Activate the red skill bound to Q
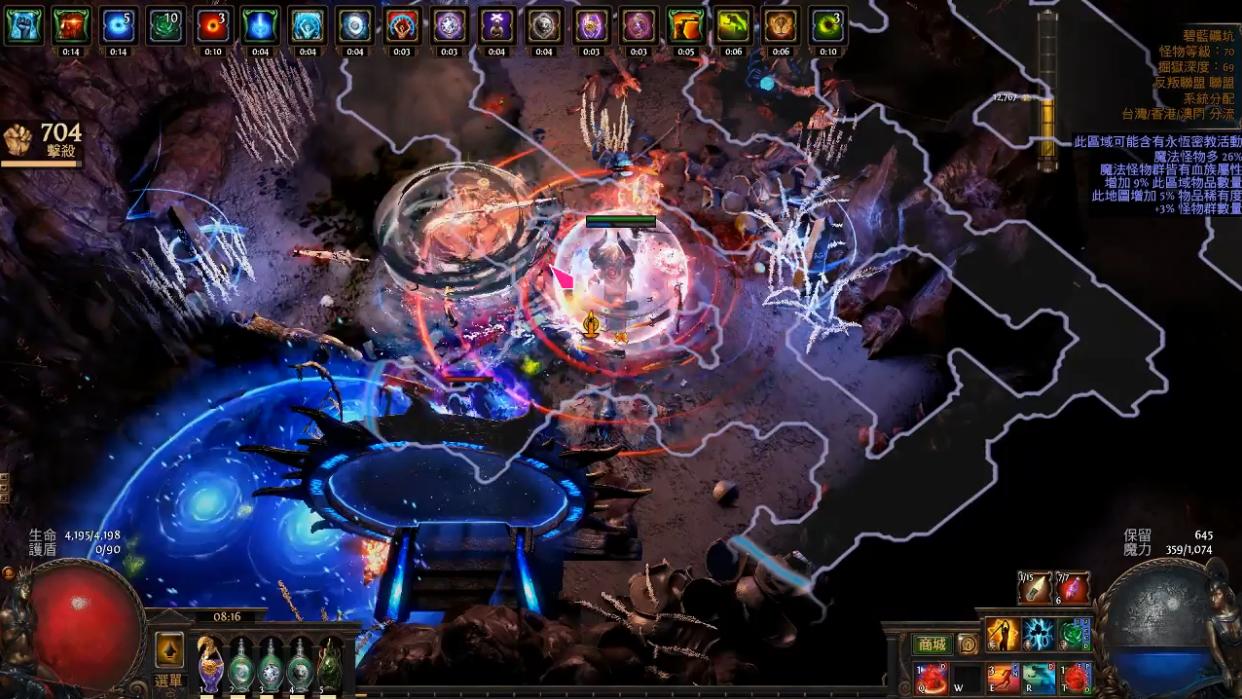Image resolution: width=1242 pixels, height=699 pixels. point(932,678)
